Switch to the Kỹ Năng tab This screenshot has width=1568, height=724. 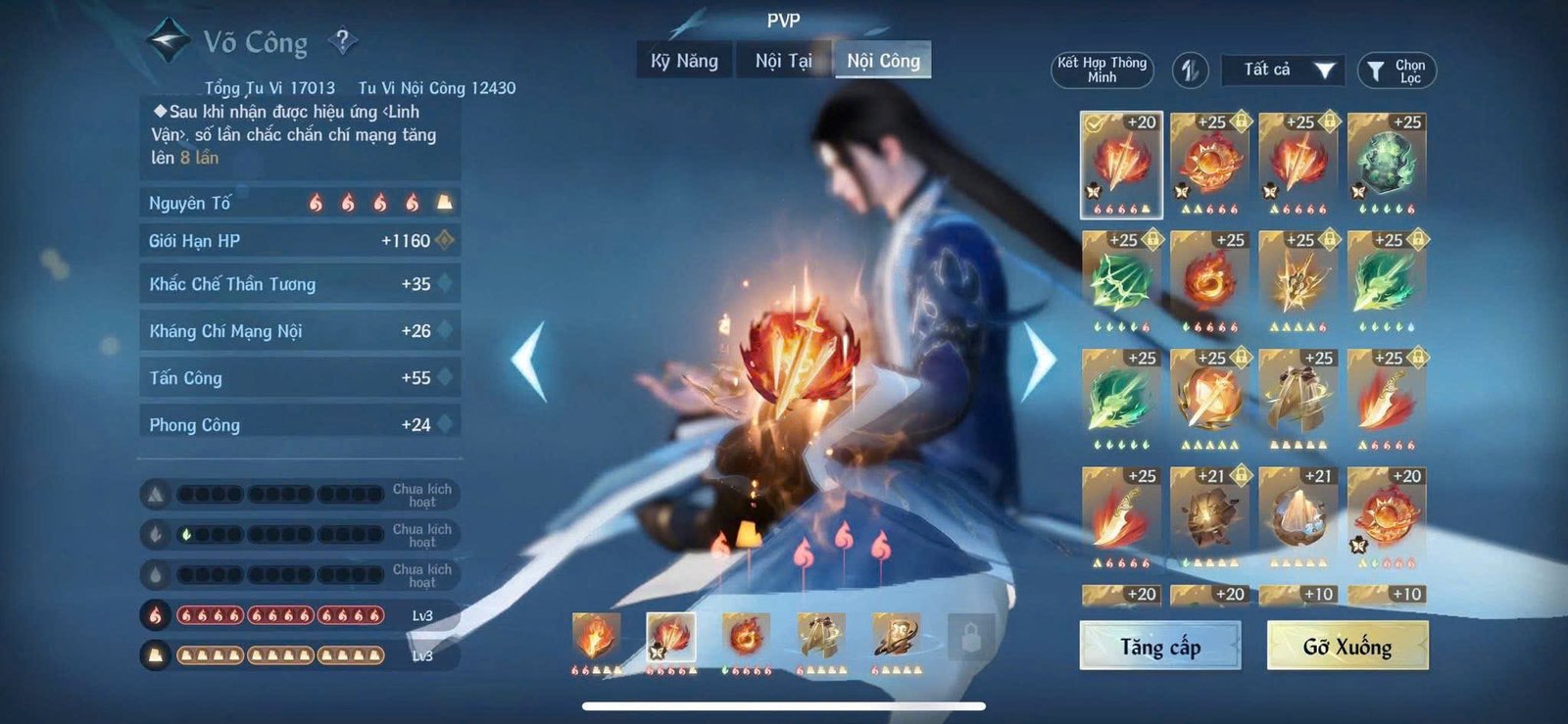coord(682,60)
